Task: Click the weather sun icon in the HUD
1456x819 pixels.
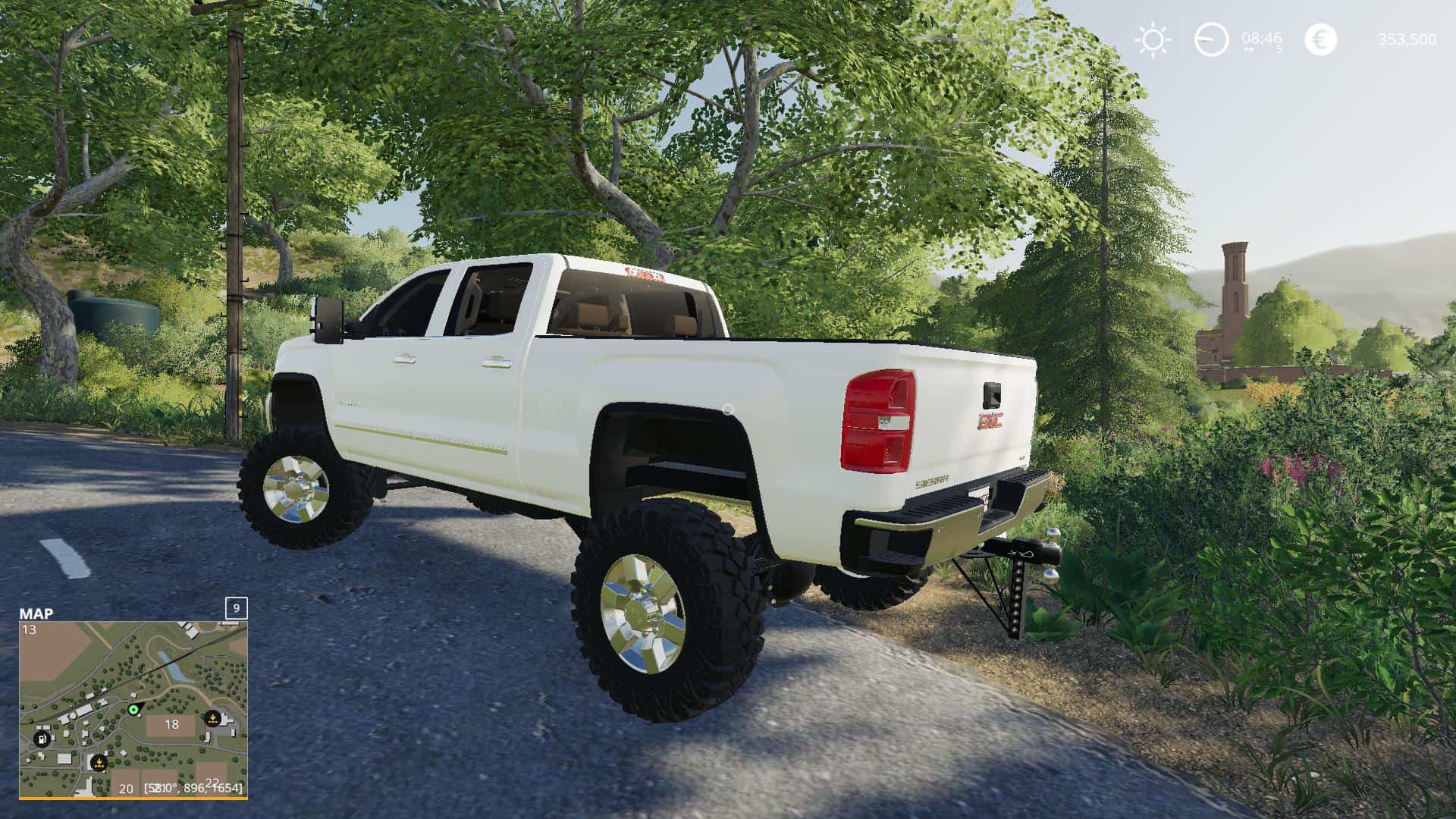Action: (1152, 38)
